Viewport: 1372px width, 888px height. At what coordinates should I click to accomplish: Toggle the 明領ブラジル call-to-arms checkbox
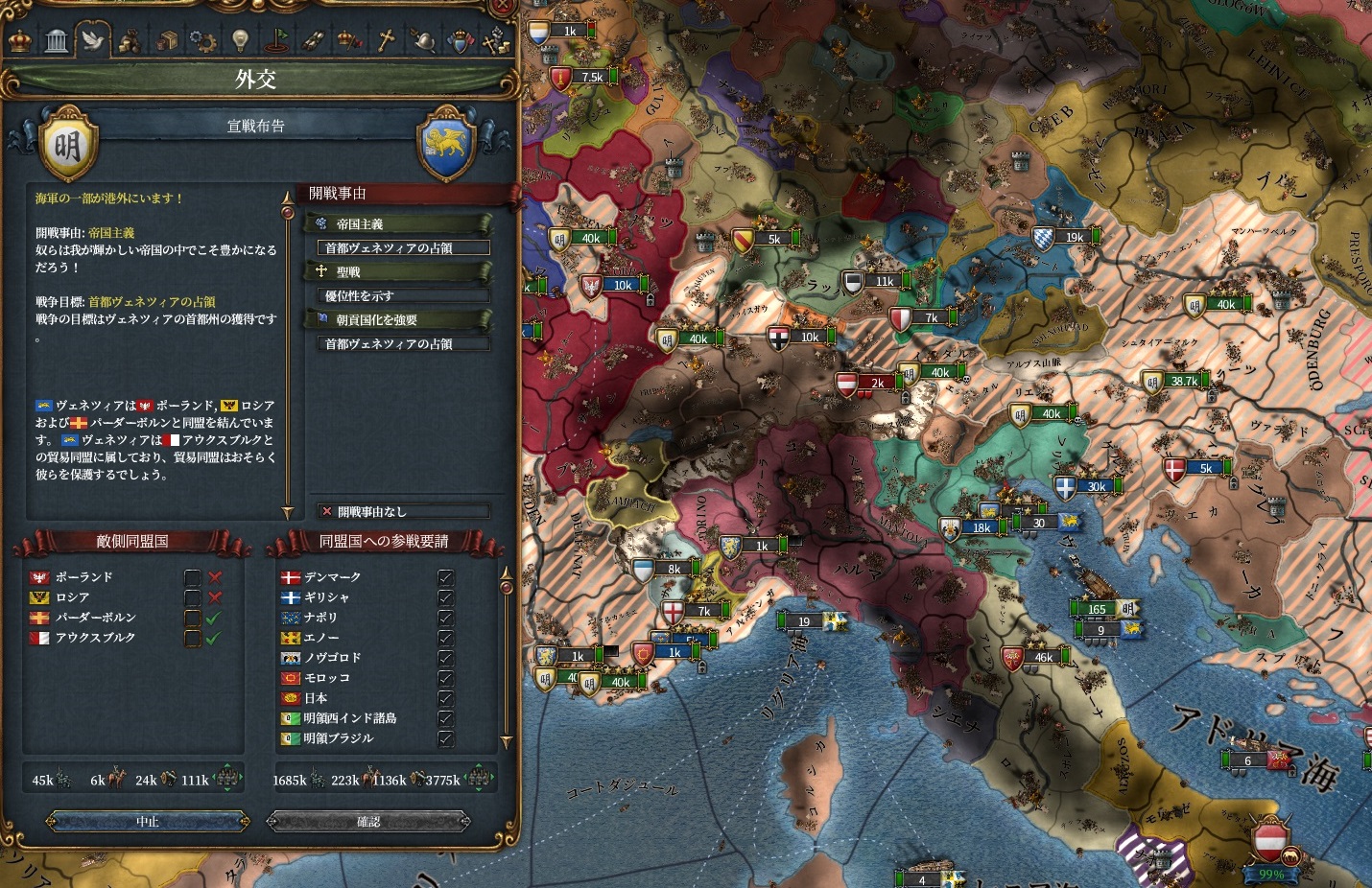click(445, 738)
